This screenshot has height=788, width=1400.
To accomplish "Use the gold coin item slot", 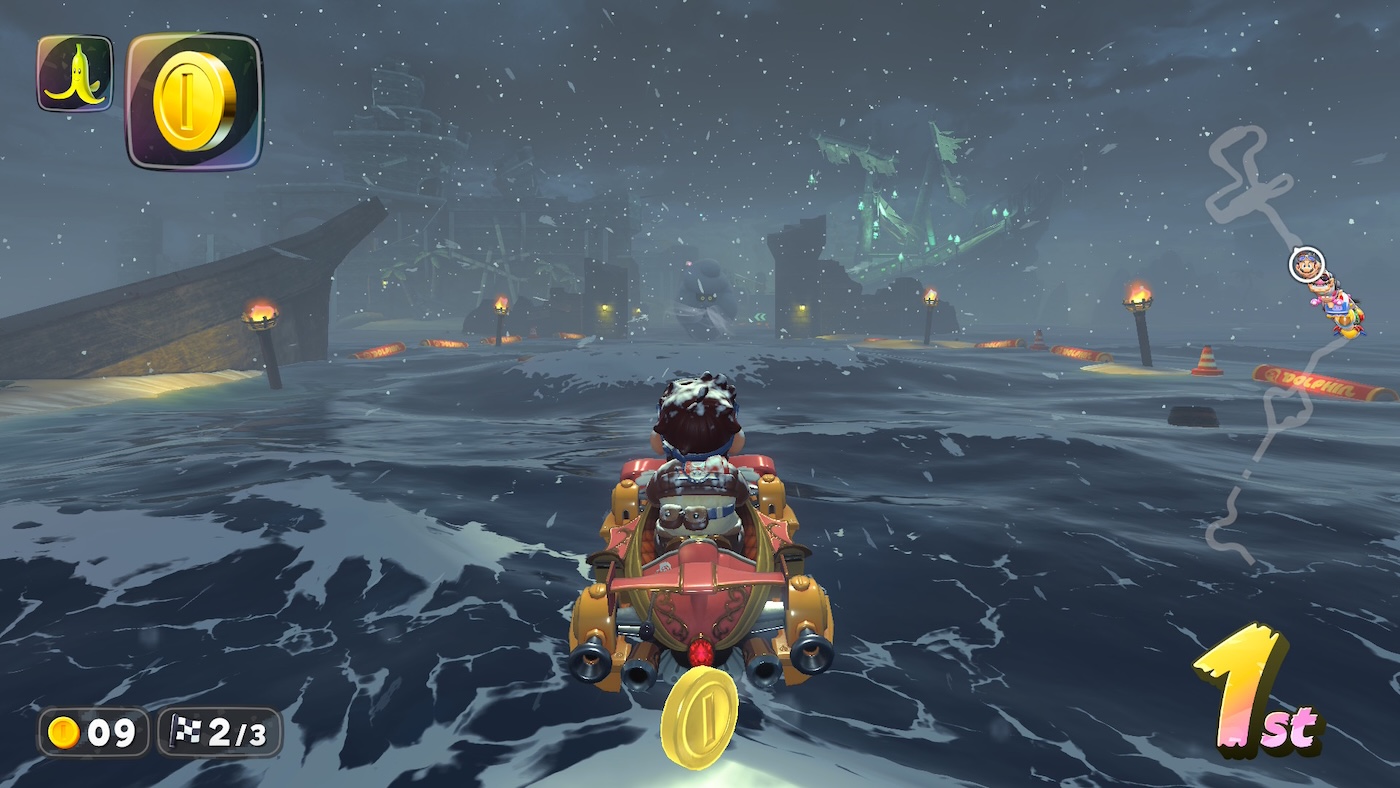I will (194, 100).
